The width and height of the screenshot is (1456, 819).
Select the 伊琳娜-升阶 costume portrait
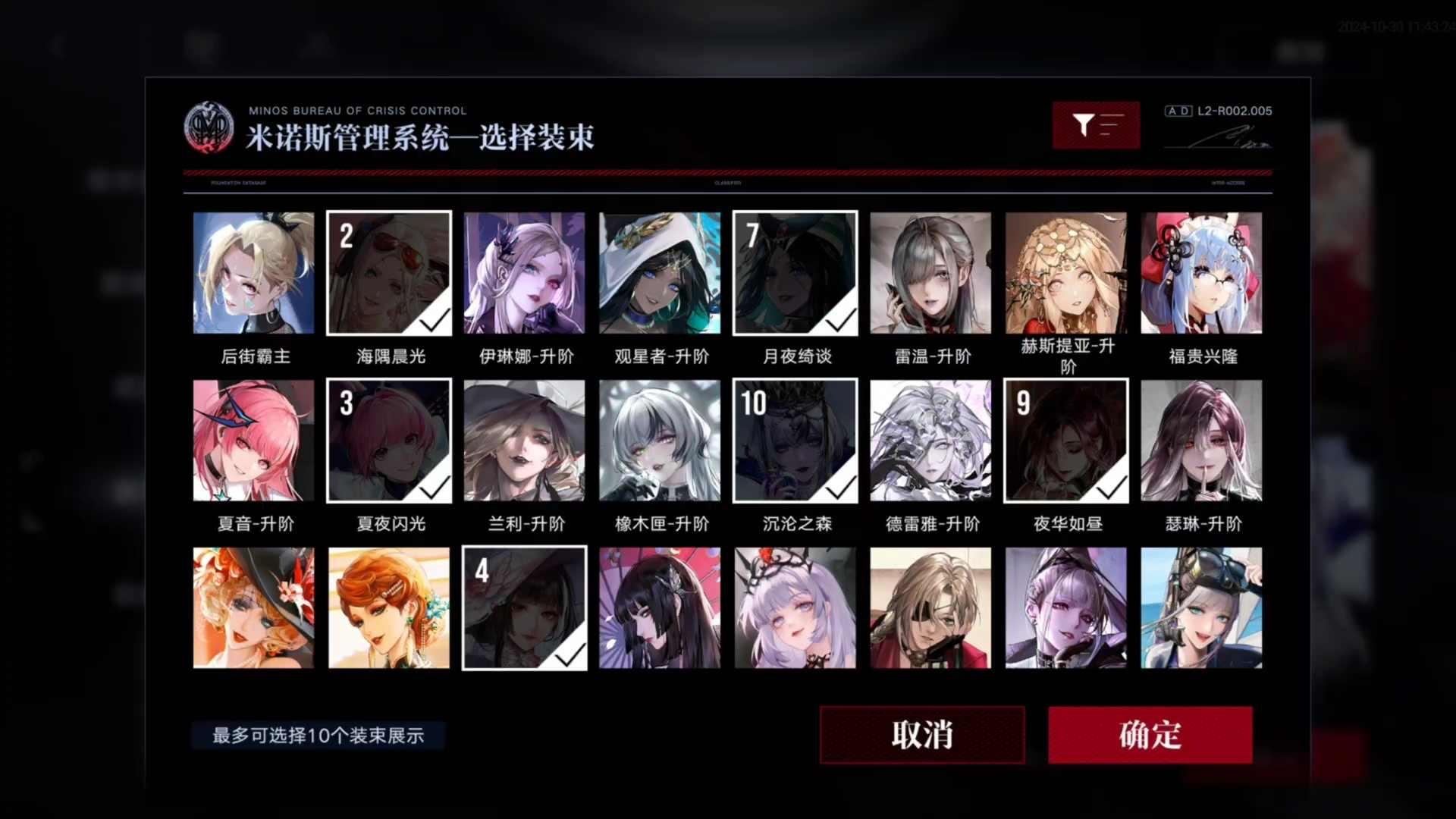pos(524,272)
